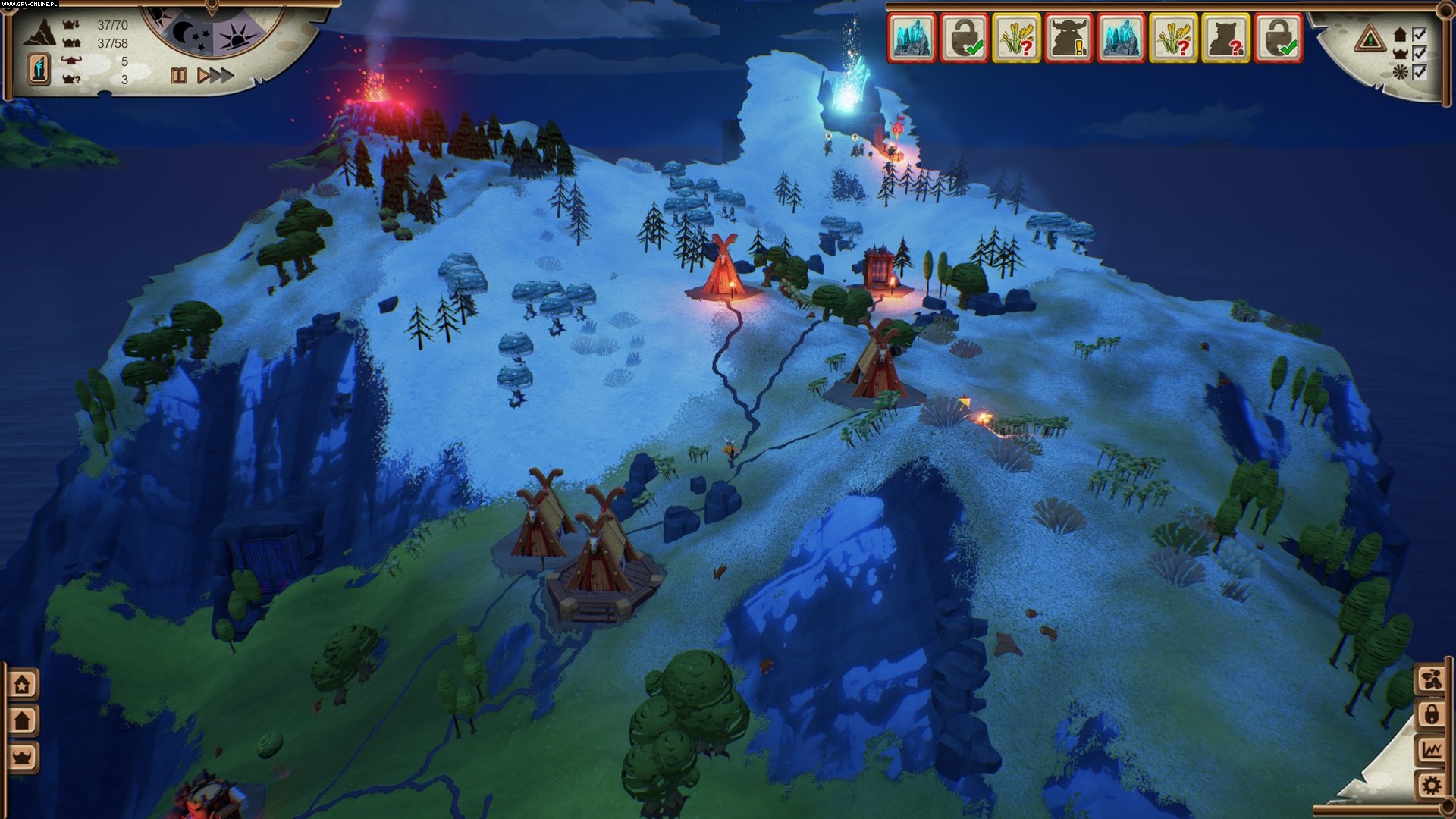
Task: Toggle the house notification checkbox
Action: [1420, 34]
